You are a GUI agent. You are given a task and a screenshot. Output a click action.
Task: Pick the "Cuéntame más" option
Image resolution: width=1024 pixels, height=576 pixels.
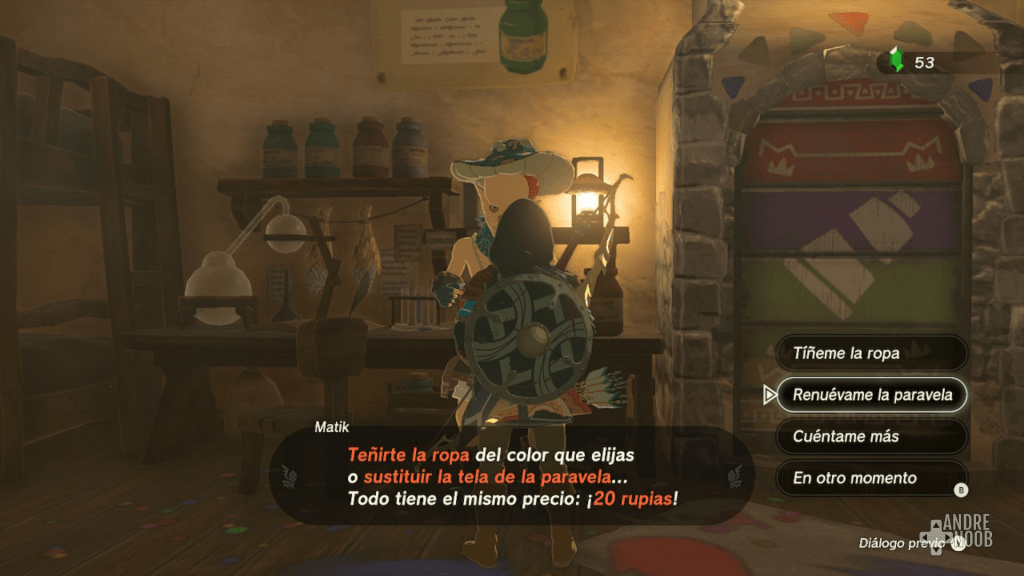point(871,437)
